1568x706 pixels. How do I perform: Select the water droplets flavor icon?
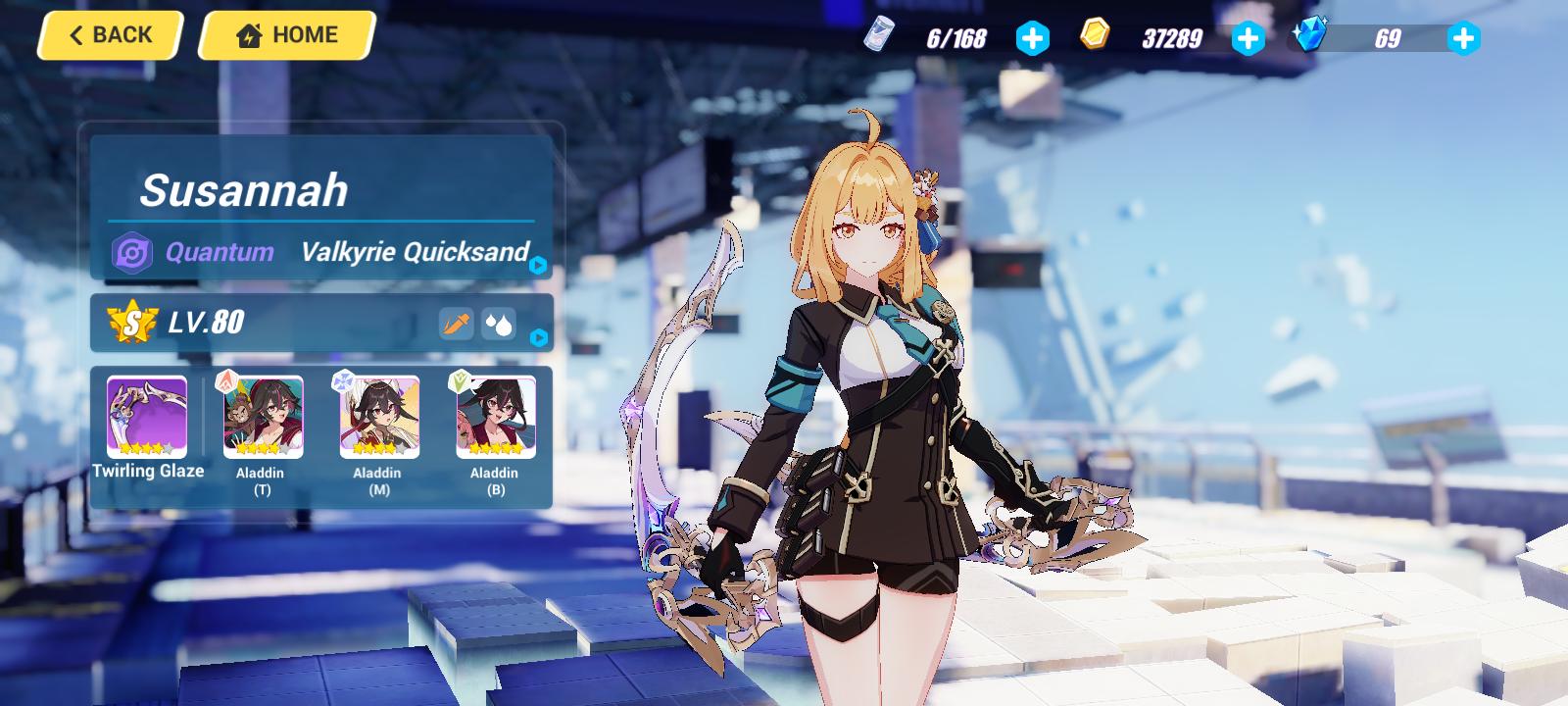(x=497, y=323)
